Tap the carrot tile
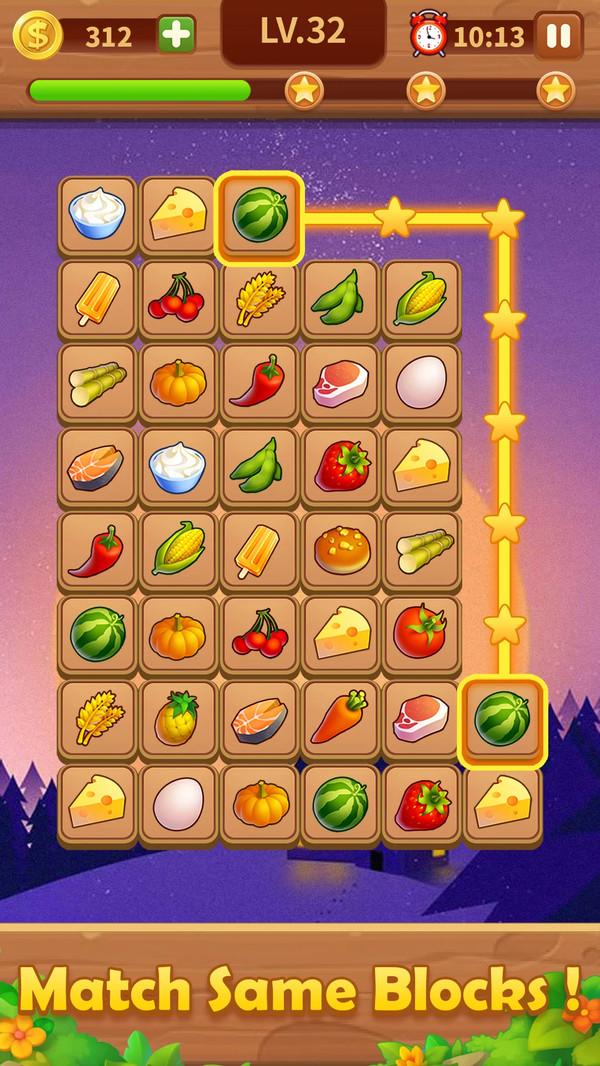Screen dimensions: 600x1066 pos(340,717)
